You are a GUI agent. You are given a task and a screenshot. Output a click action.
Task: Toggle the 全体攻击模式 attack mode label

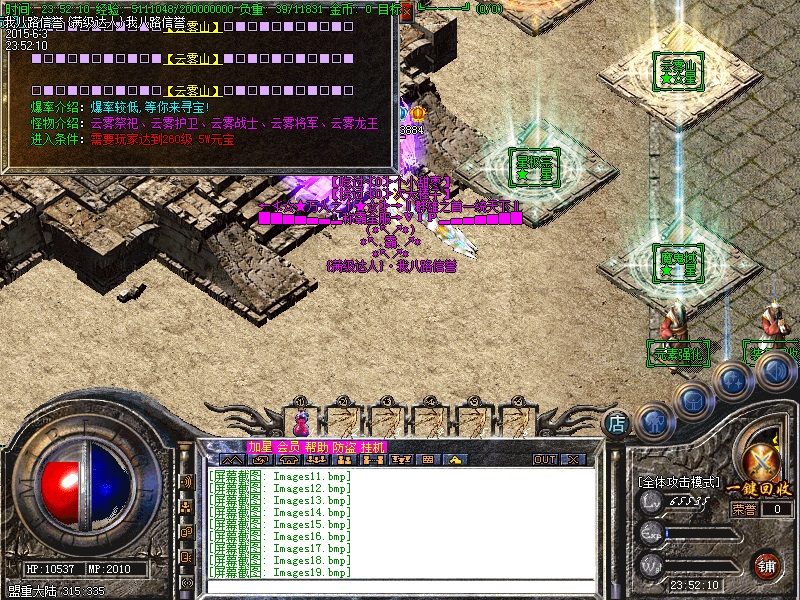[679, 482]
